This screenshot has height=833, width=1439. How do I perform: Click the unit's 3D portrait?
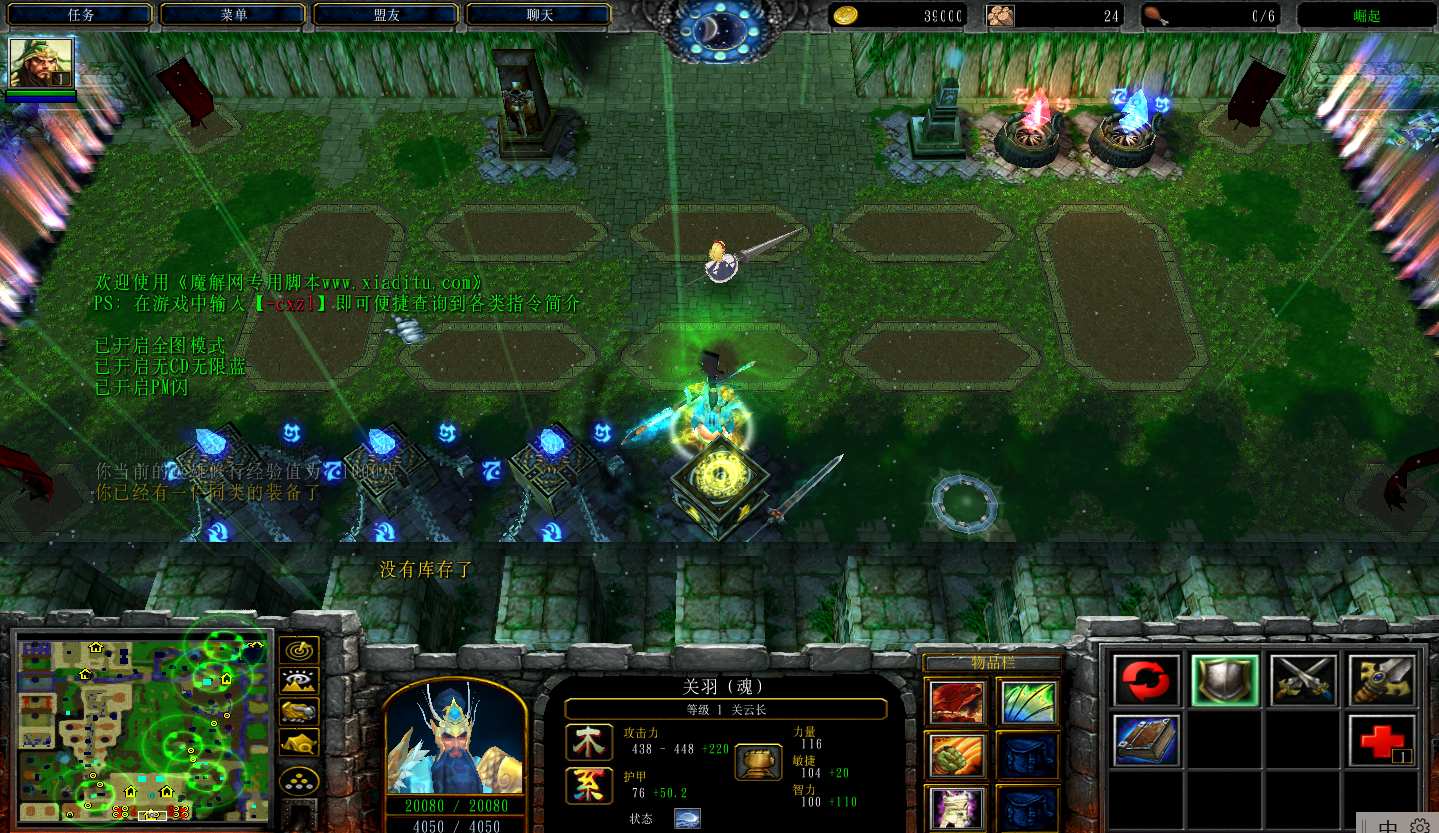pos(454,738)
